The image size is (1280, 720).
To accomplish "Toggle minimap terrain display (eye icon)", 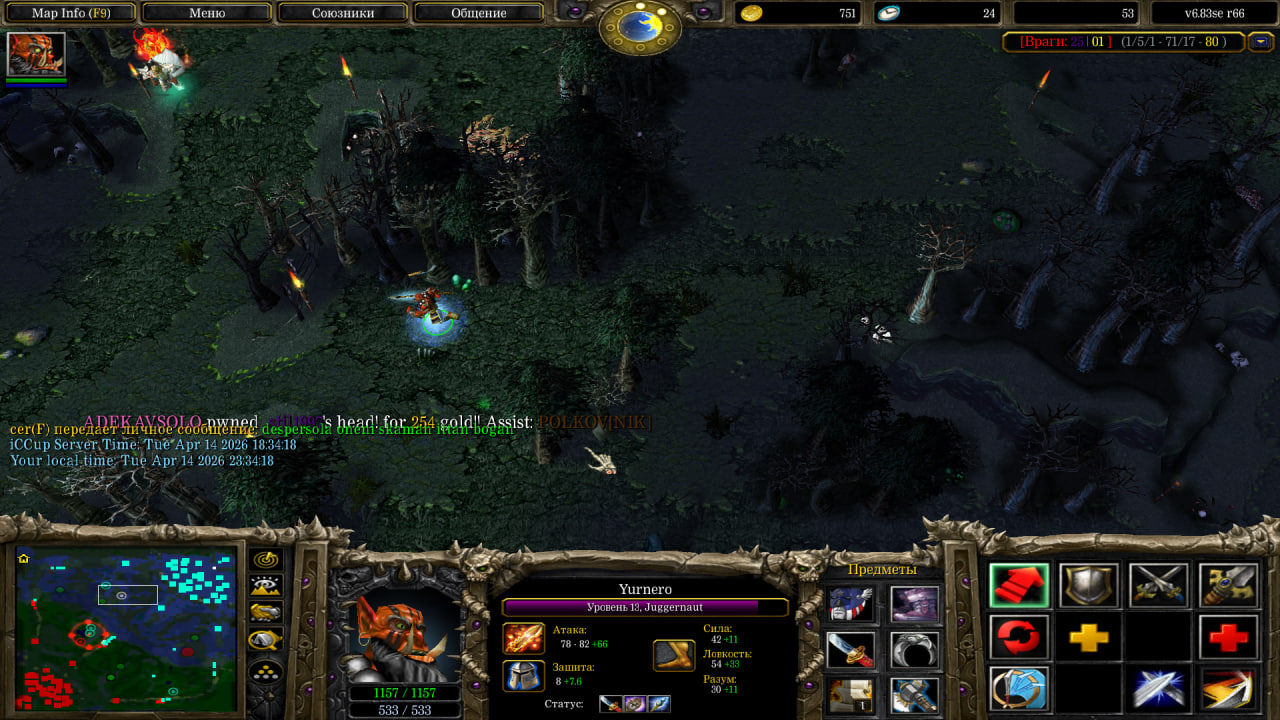I will tap(266, 586).
